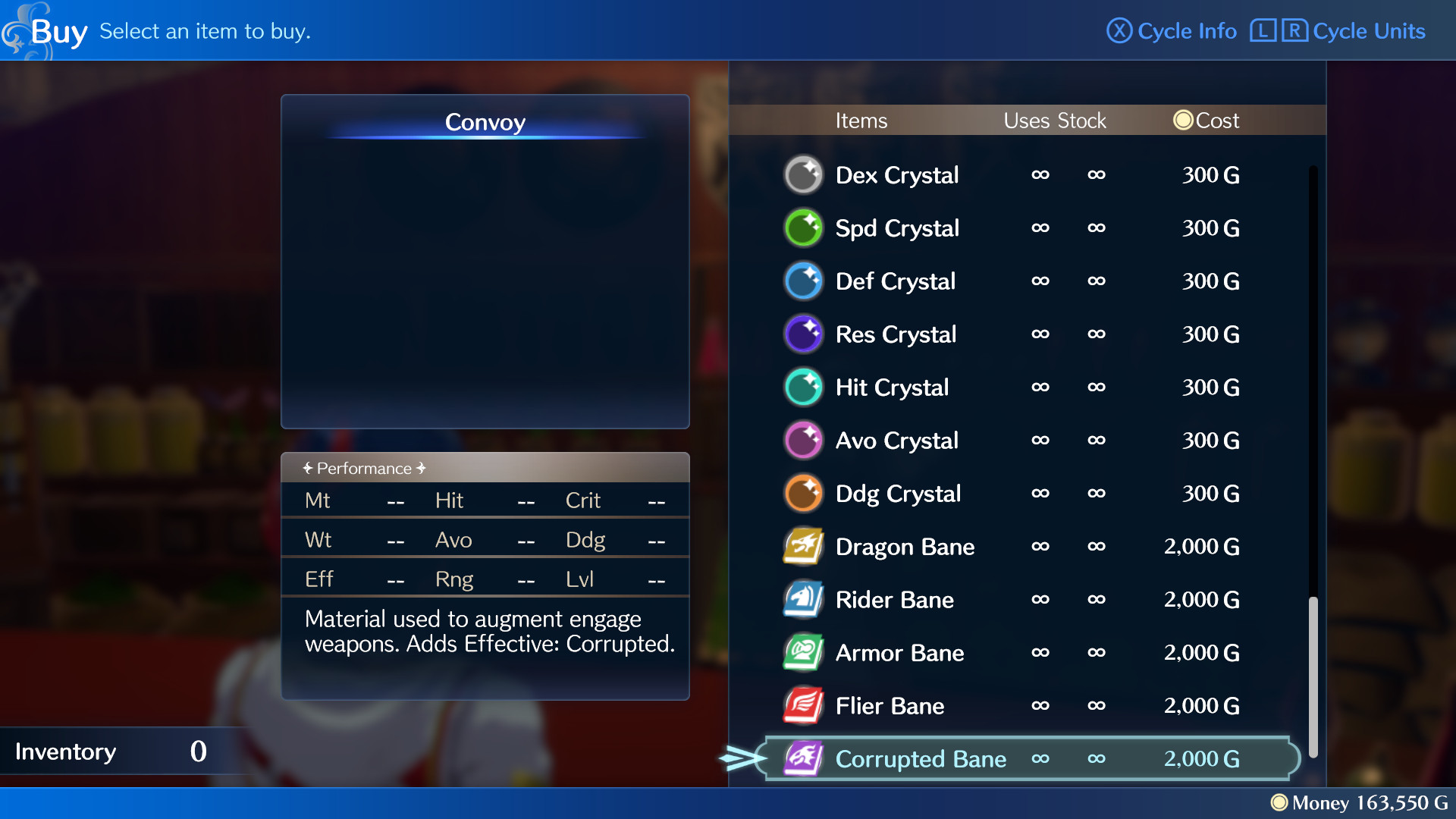
Task: Click the Rider Bane horse icon
Action: [803, 599]
